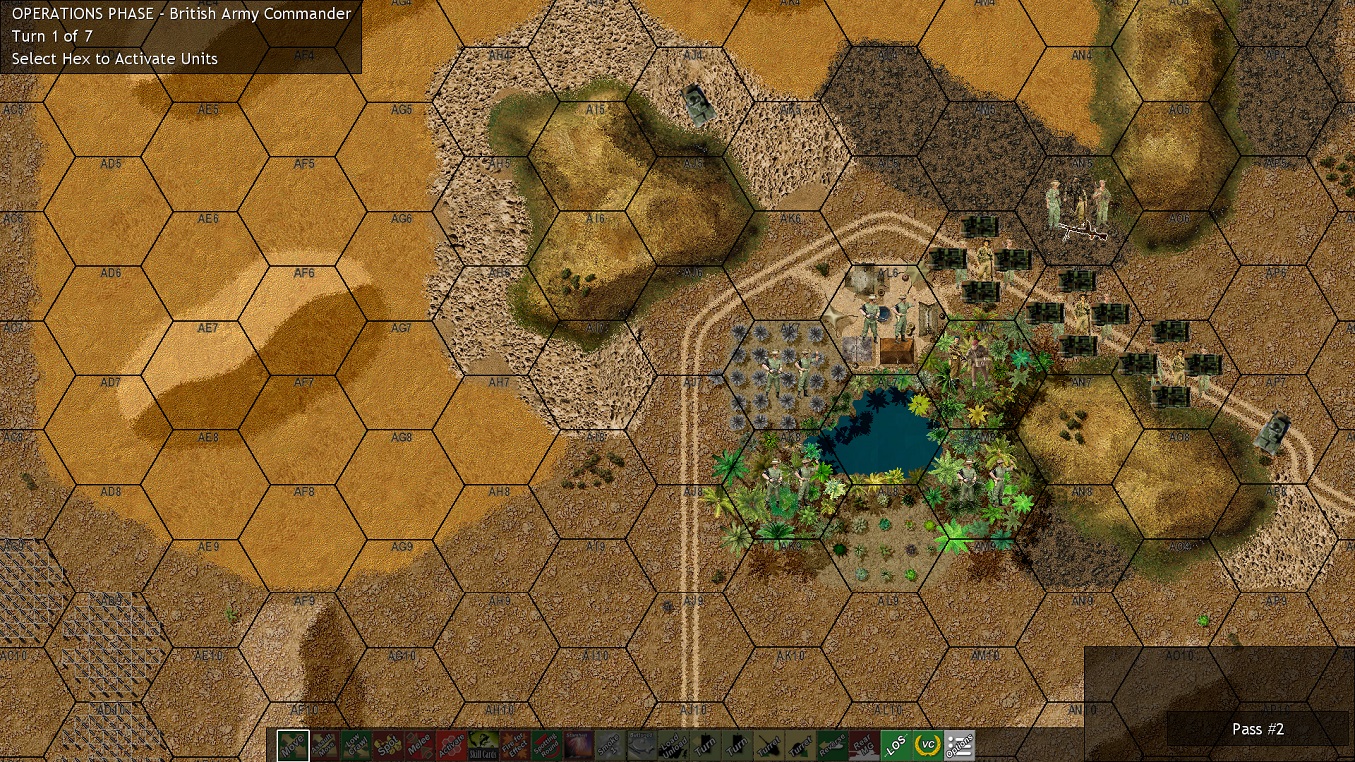
Task: Initiate Melee with the Melee icon
Action: click(x=420, y=746)
